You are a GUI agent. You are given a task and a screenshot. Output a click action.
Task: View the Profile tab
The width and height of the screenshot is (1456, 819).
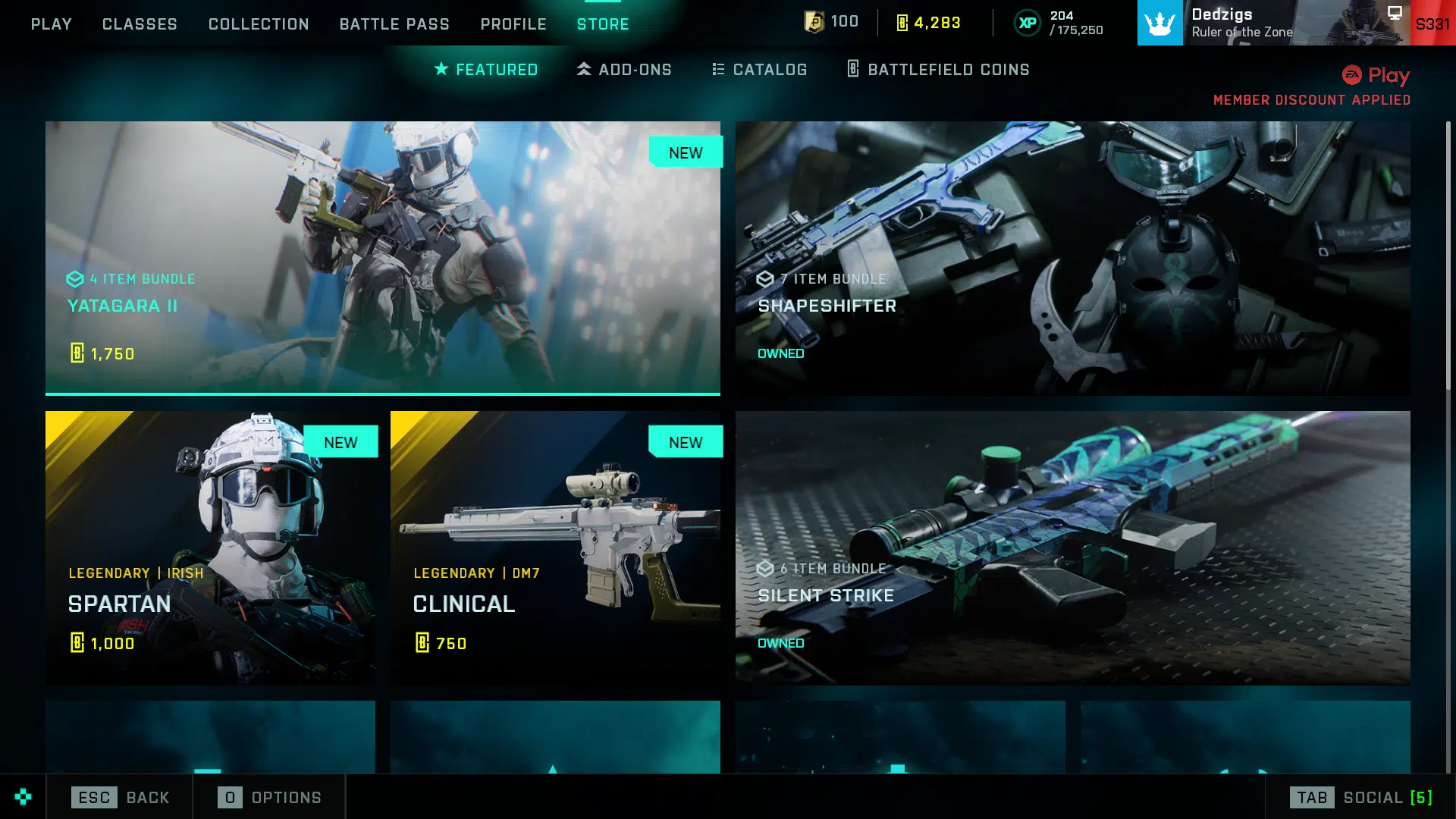(513, 24)
